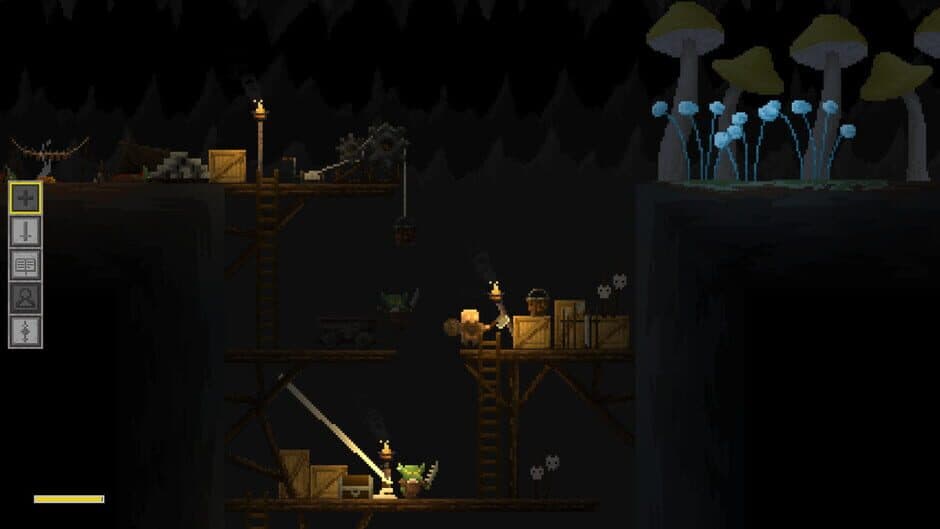Select the highlighted cross icon button
940x529 pixels.
(25, 197)
